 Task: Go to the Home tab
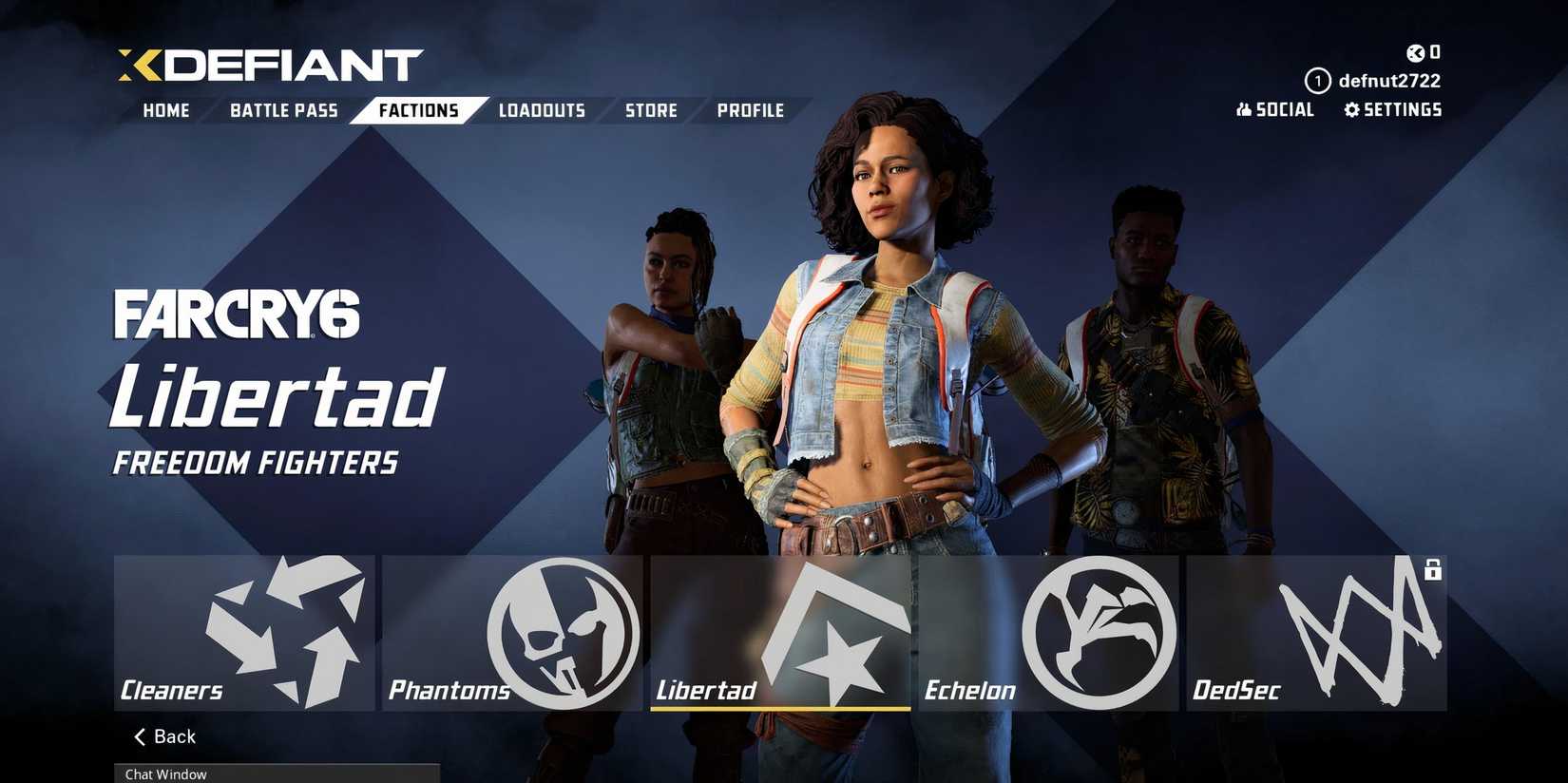pos(165,110)
